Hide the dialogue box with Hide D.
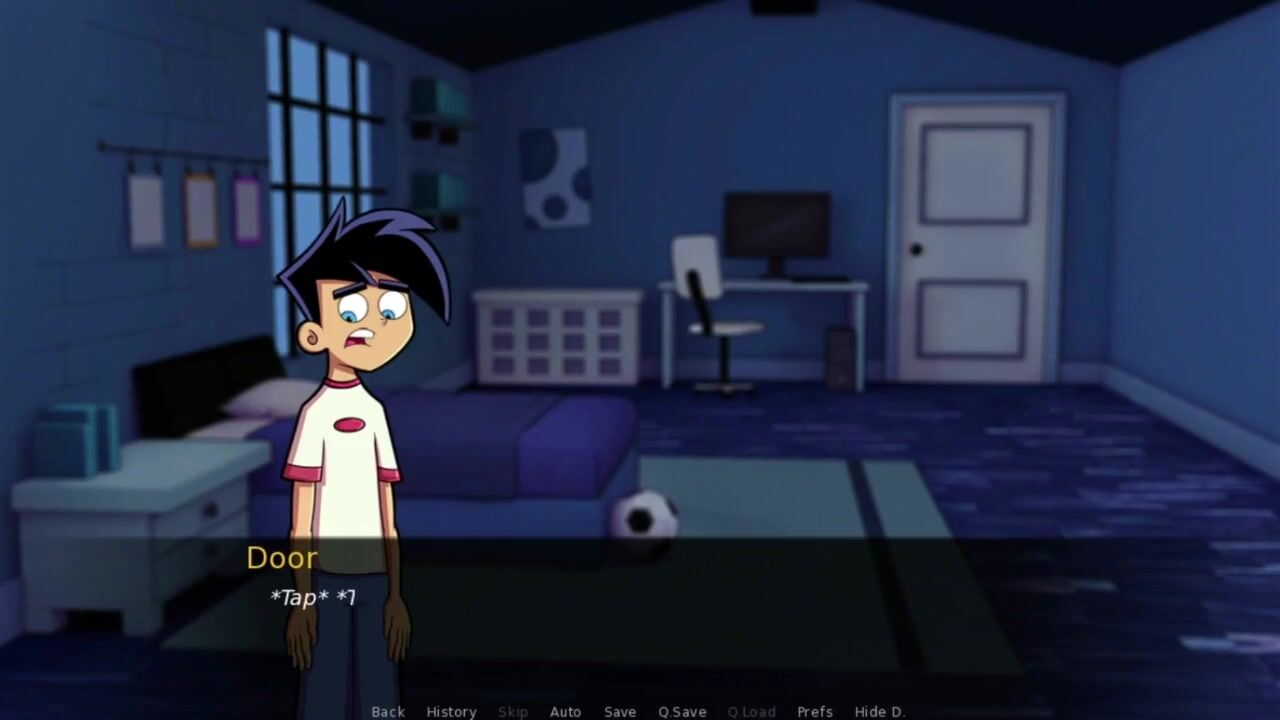The width and height of the screenshot is (1280, 720). pos(880,712)
